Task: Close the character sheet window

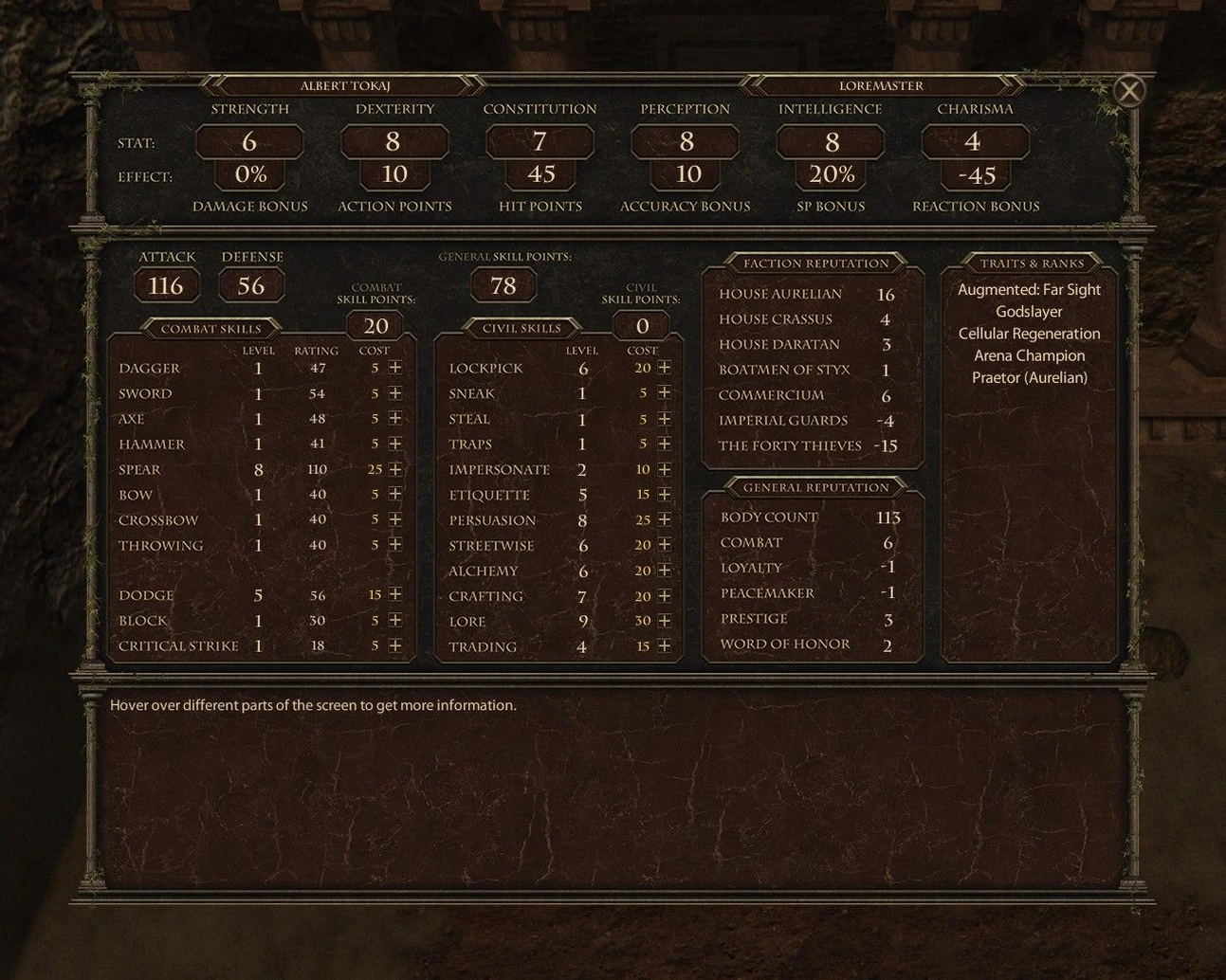Action: click(x=1128, y=91)
